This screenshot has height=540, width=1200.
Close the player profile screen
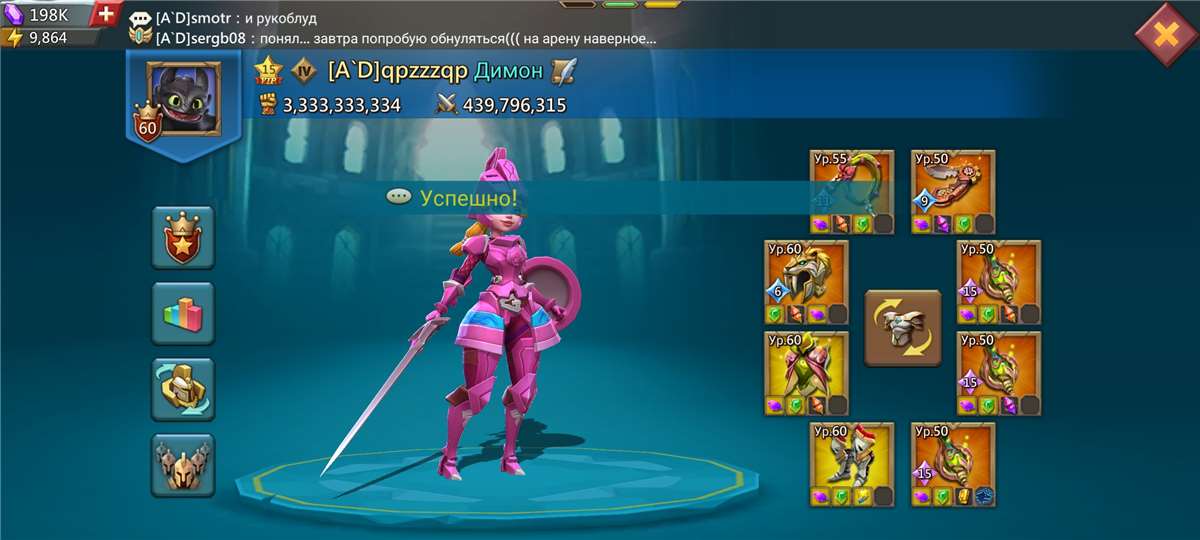tap(1164, 35)
